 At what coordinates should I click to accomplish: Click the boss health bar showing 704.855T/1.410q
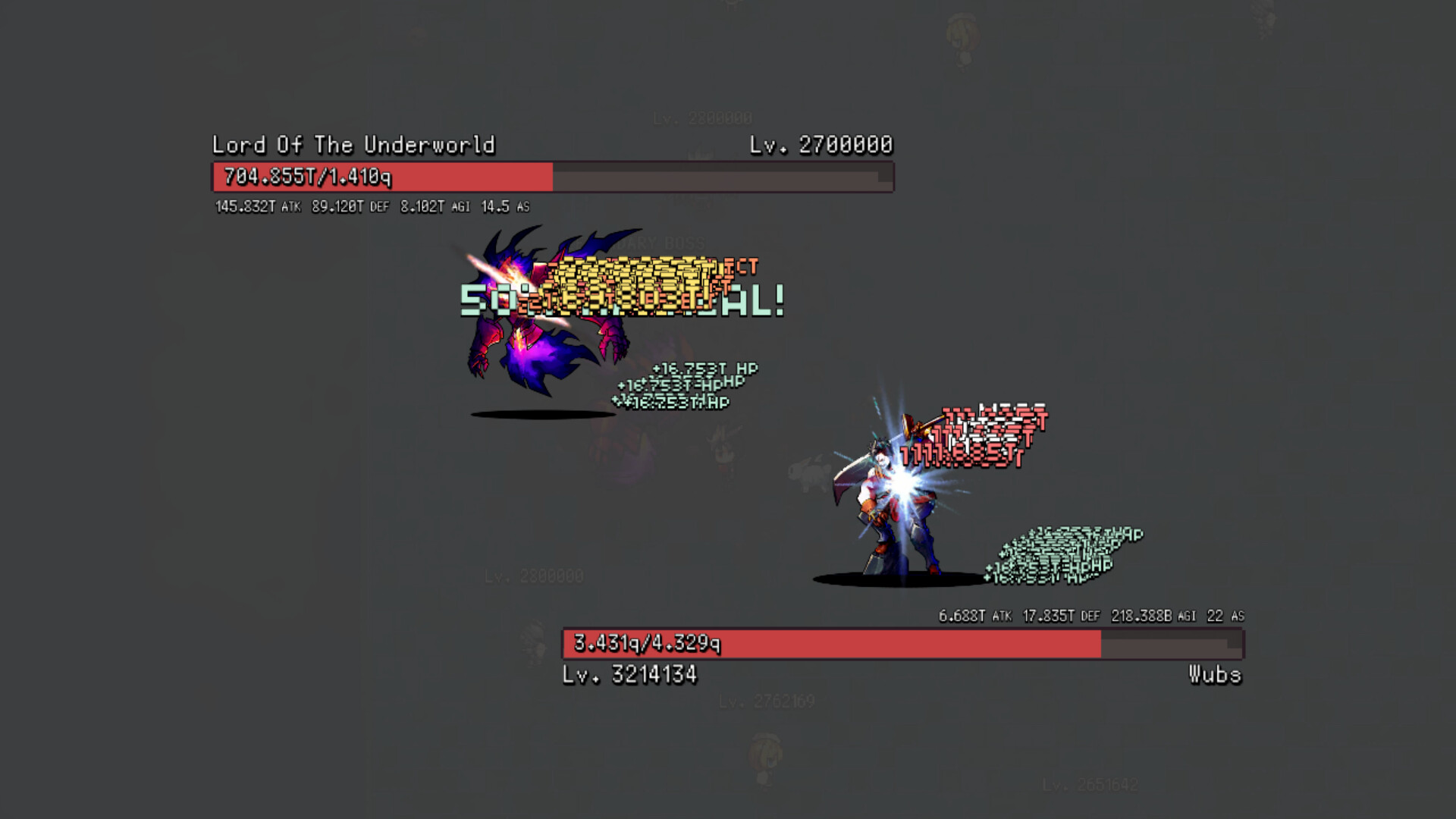[550, 177]
